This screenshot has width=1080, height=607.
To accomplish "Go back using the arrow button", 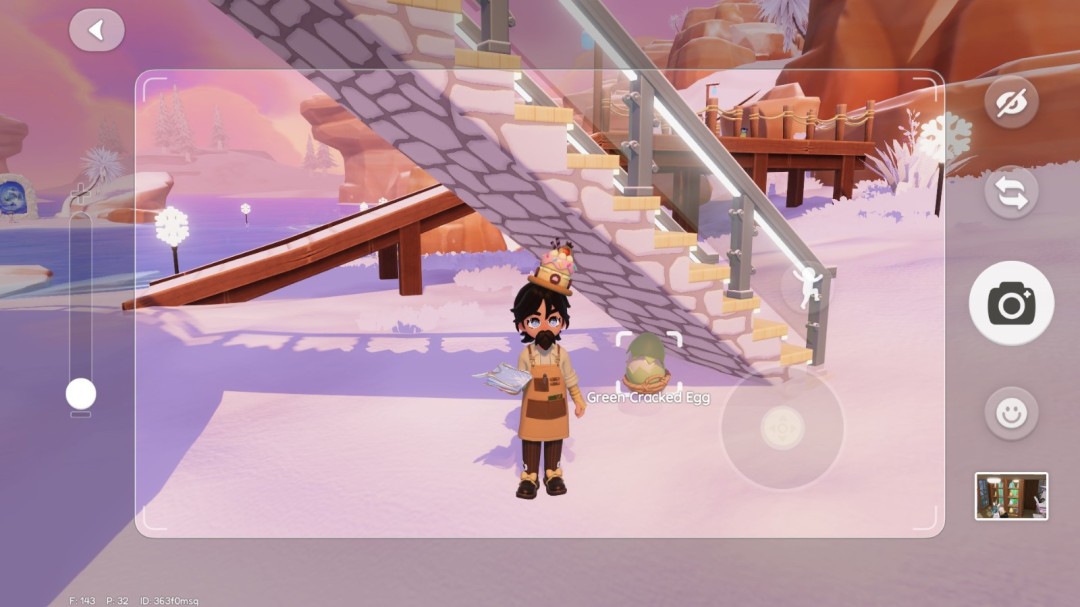I will tap(97, 30).
